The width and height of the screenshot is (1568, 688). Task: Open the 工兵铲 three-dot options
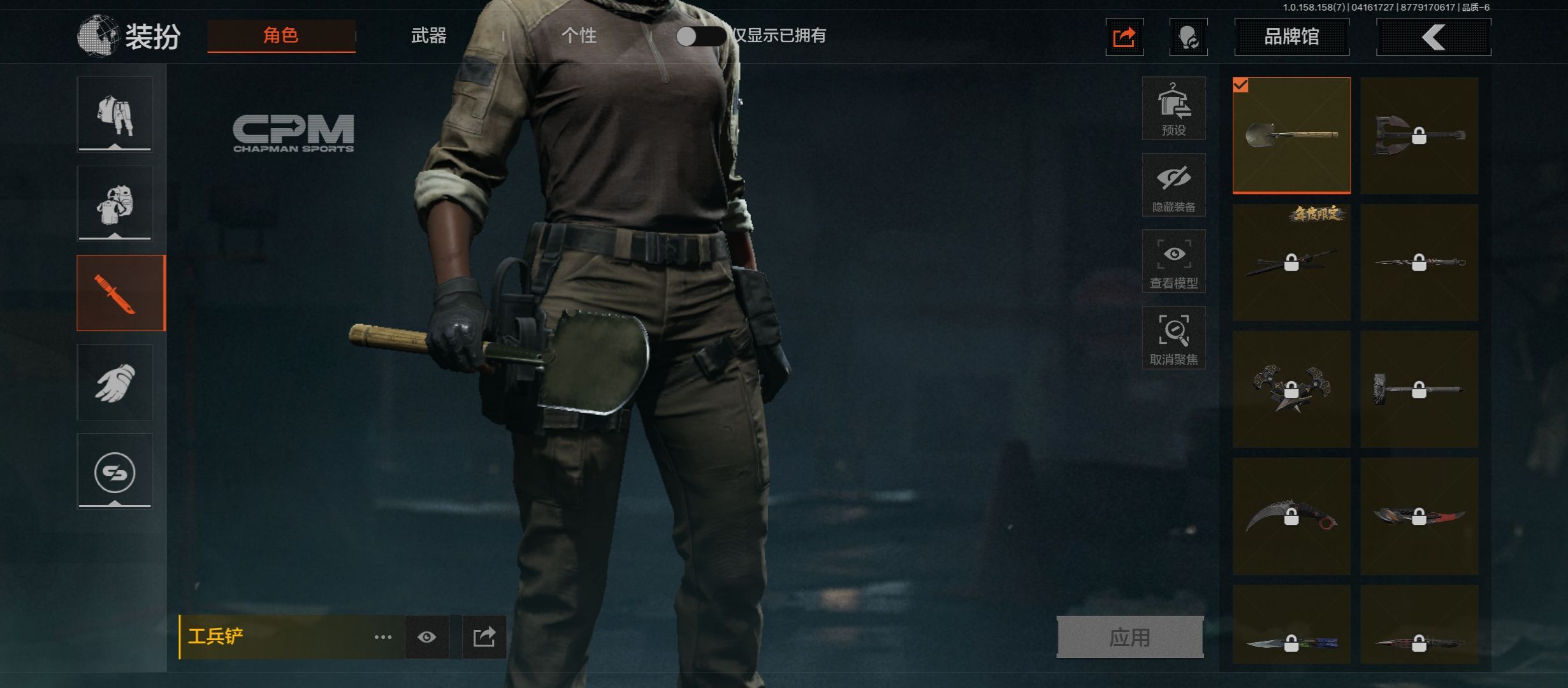click(x=383, y=637)
